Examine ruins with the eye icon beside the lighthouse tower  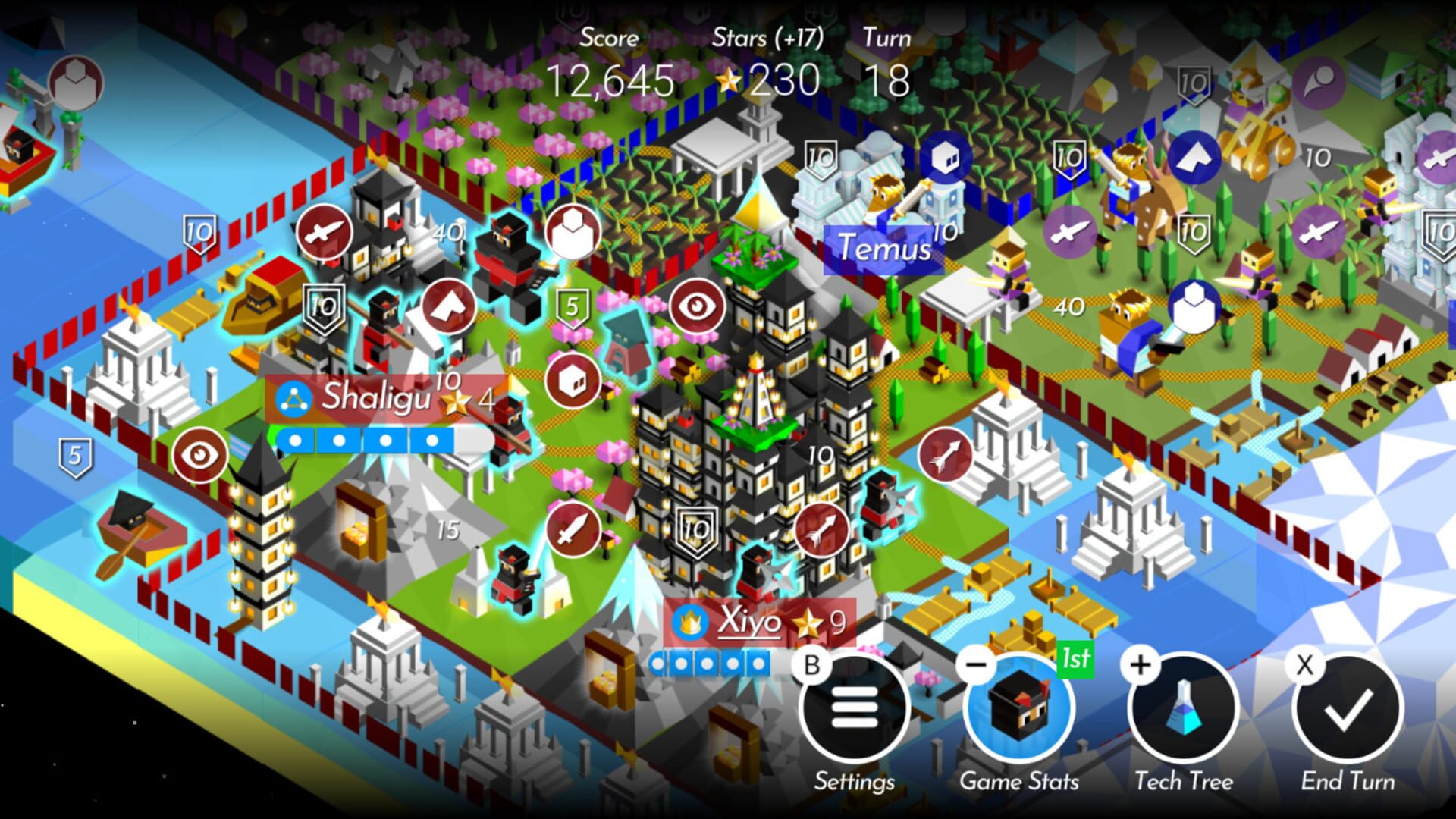coord(199,453)
